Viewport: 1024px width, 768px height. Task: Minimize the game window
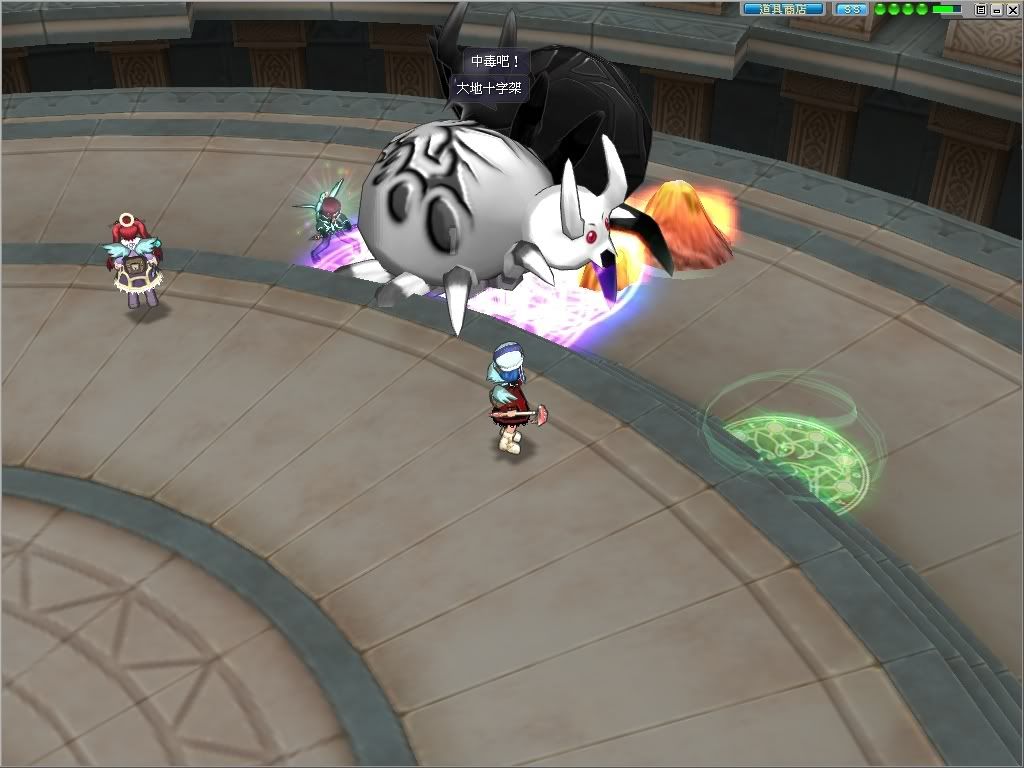tap(996, 9)
